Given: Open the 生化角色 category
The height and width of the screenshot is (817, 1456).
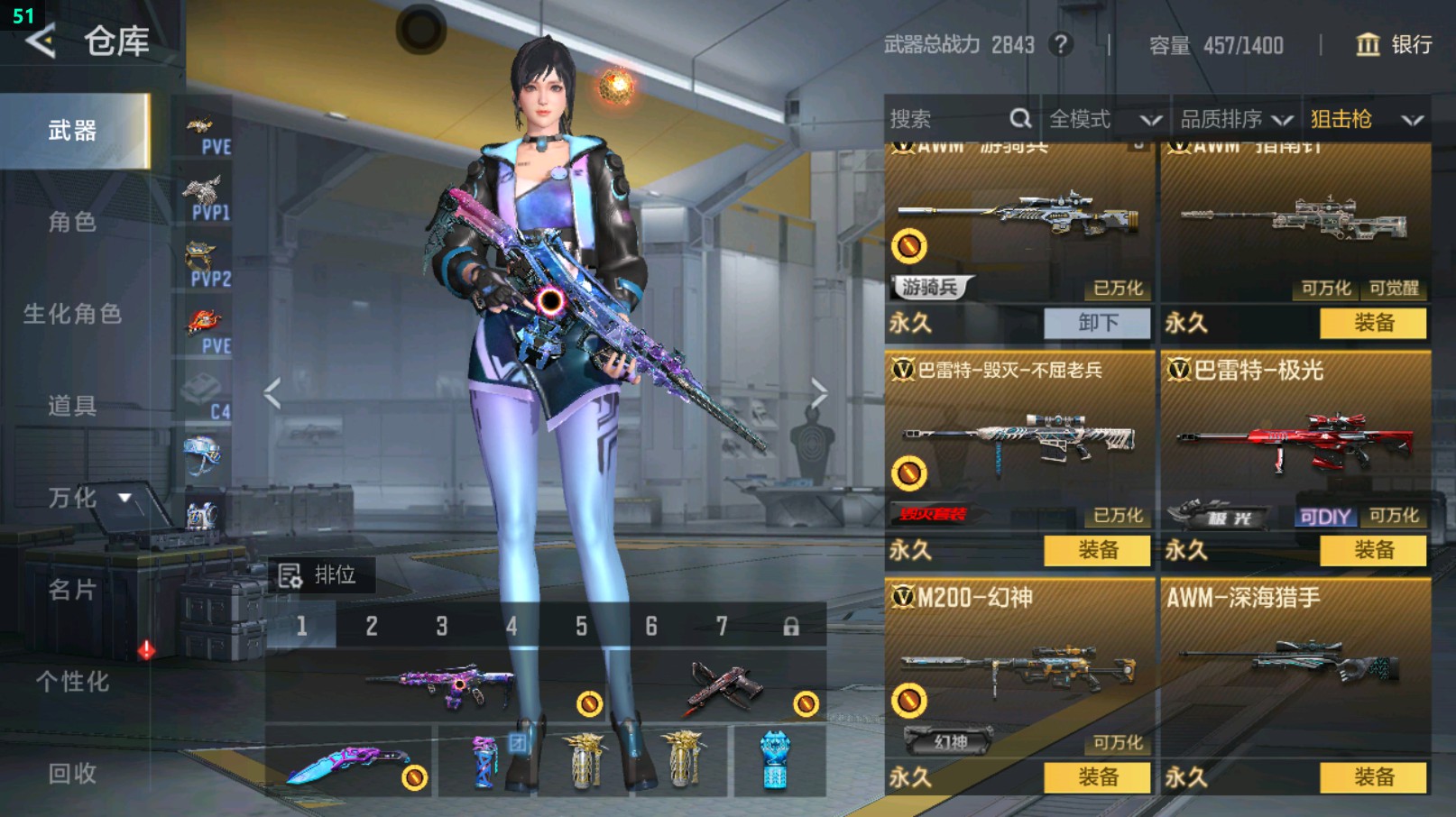Looking at the screenshot, I should coord(72,314).
